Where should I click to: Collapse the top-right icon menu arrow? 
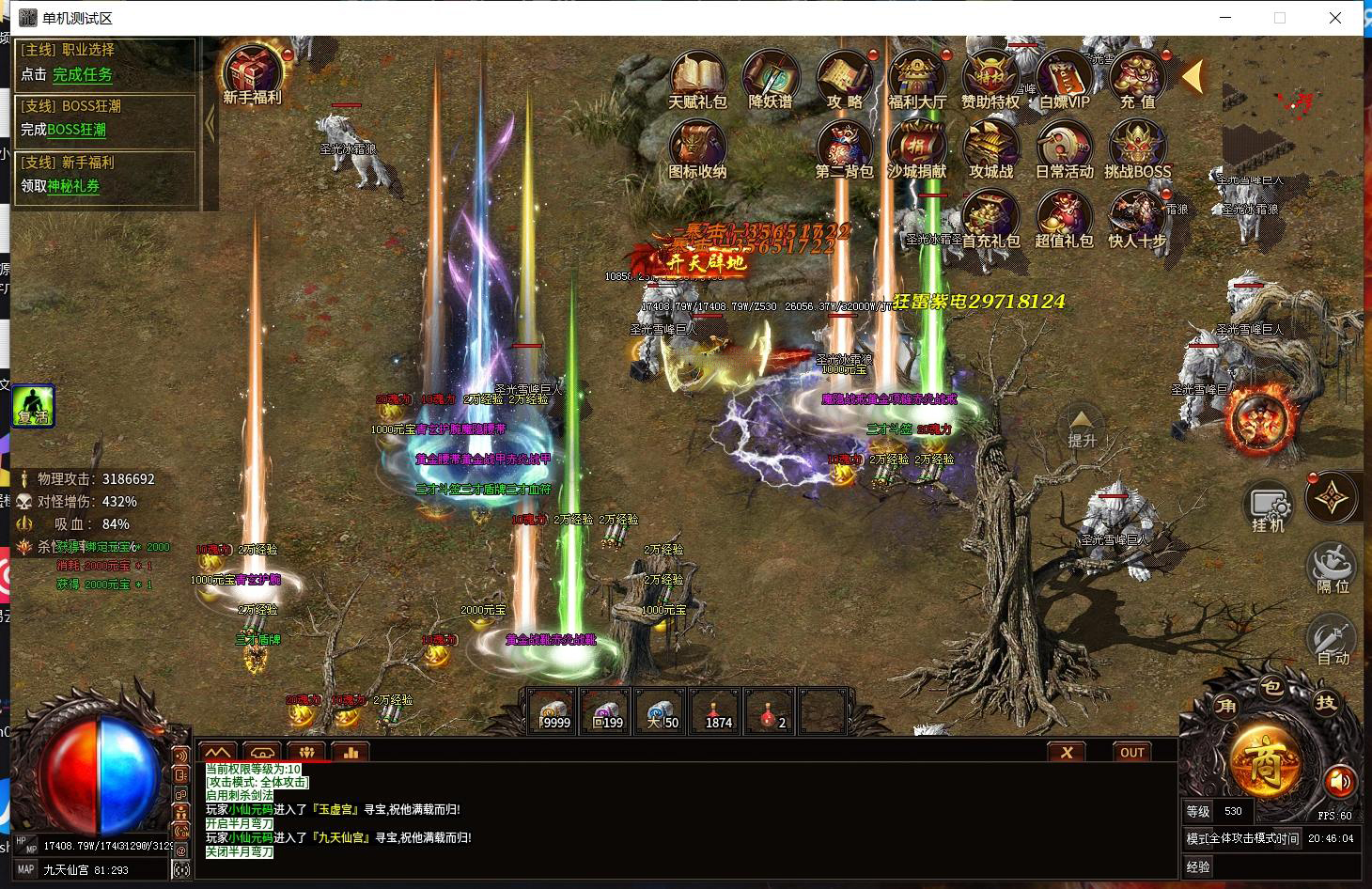click(1193, 77)
